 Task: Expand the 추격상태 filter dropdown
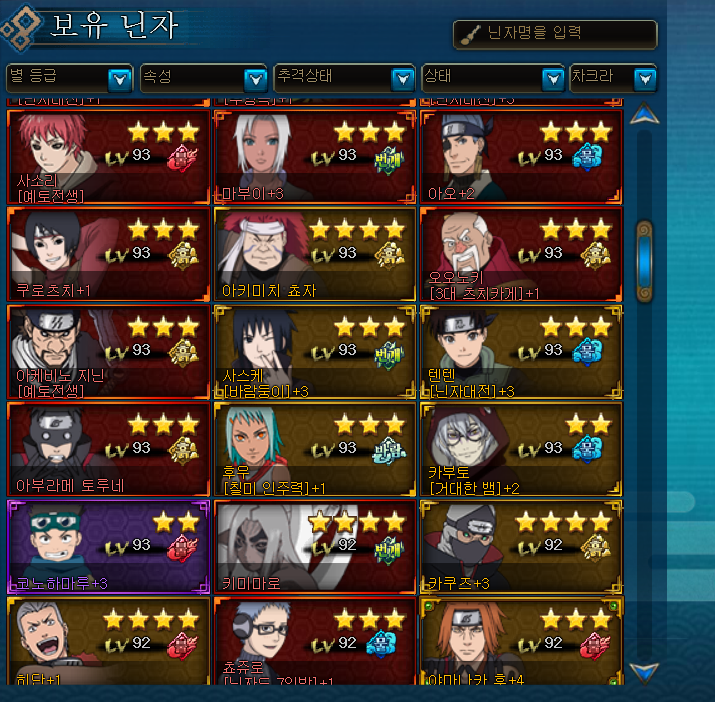pyautogui.click(x=402, y=78)
